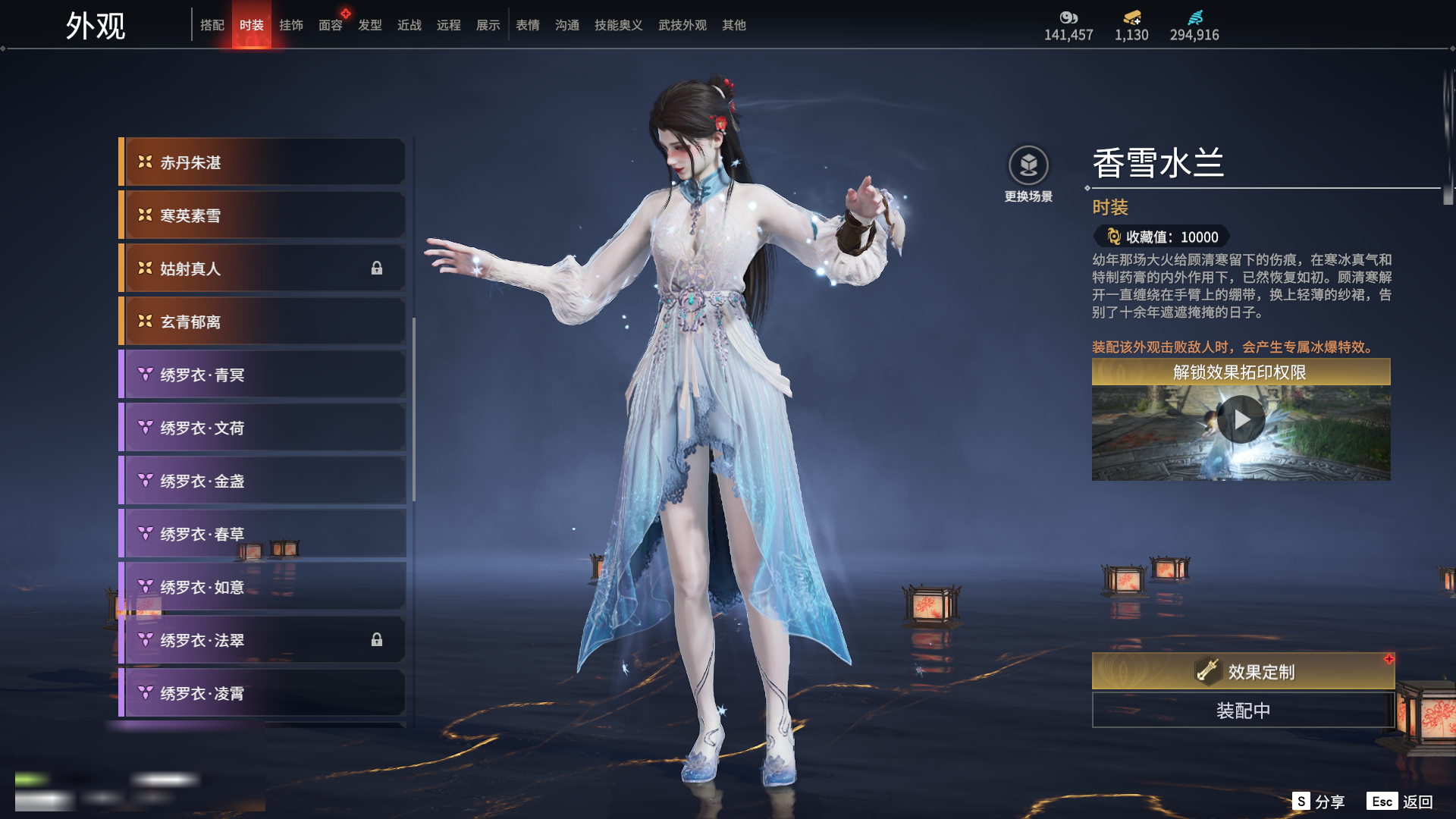This screenshot has height=819, width=1456.
Task: Switch to 发型 hairstyle tab
Action: tap(370, 25)
